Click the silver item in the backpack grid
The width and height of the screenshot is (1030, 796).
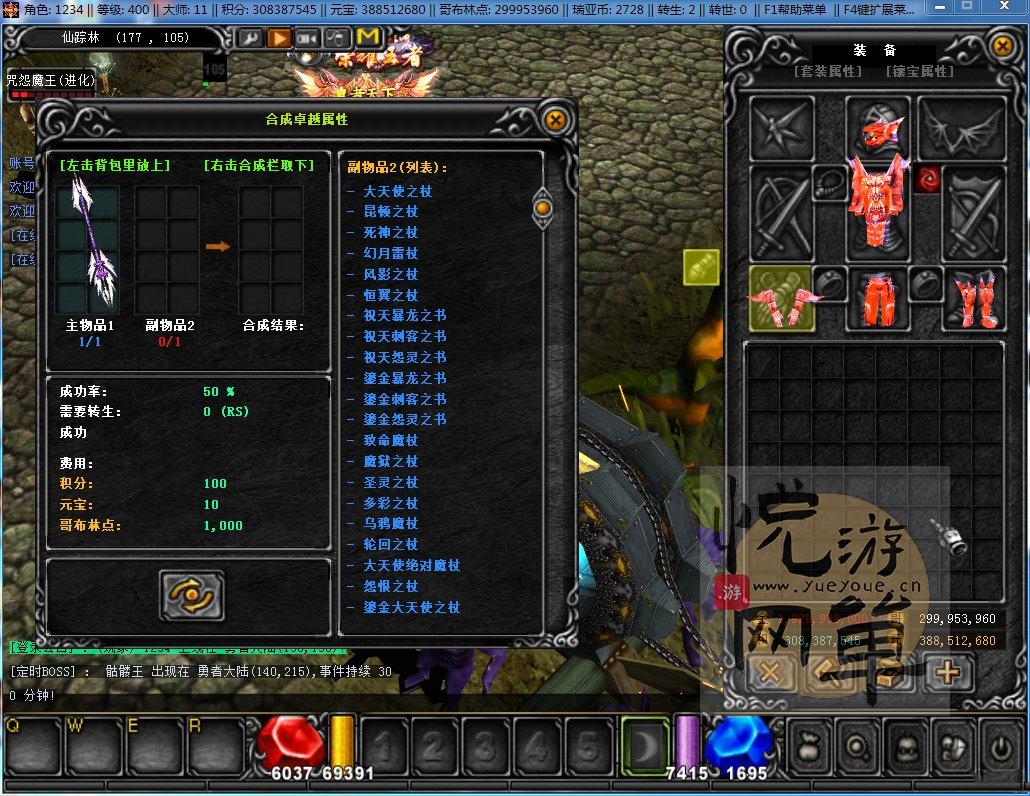(954, 538)
